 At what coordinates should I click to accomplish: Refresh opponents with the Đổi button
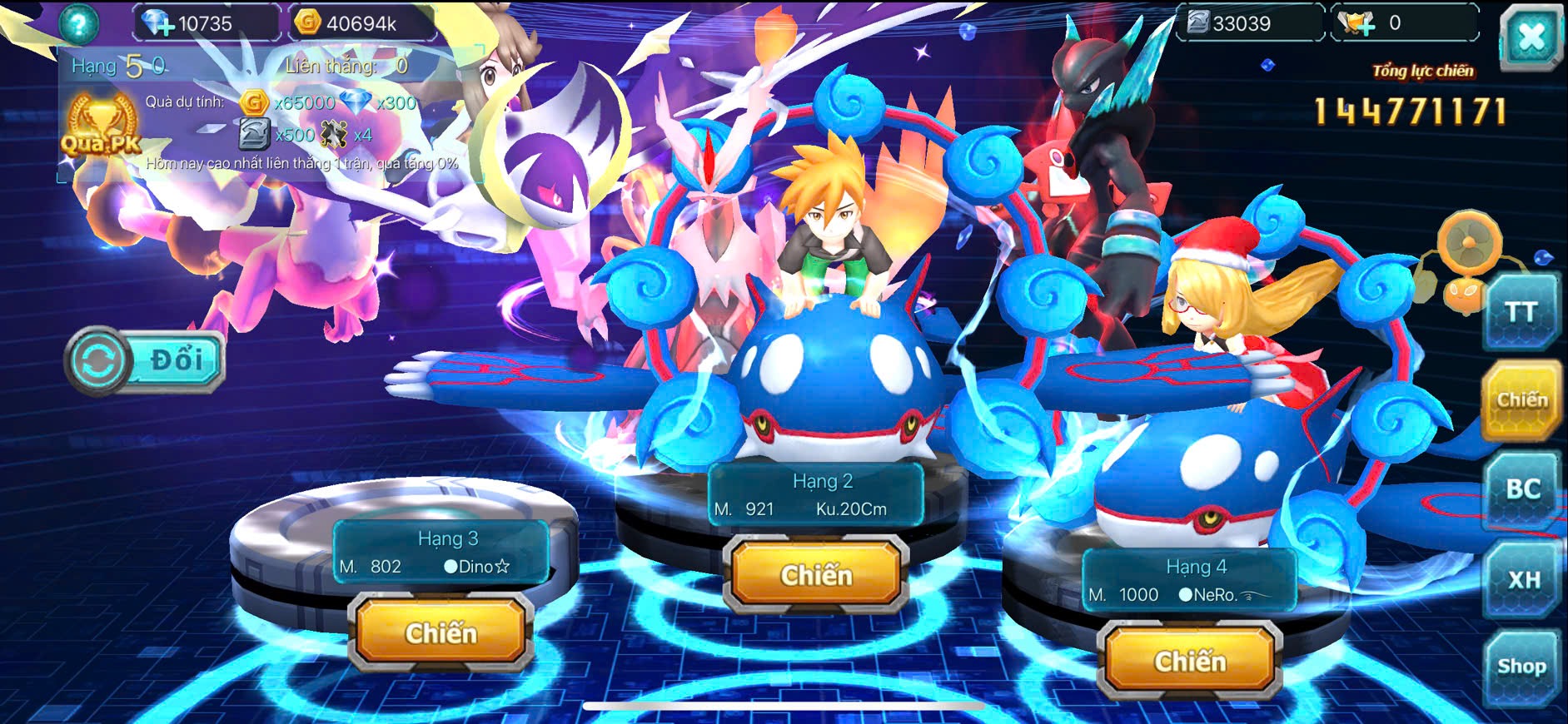point(145,361)
